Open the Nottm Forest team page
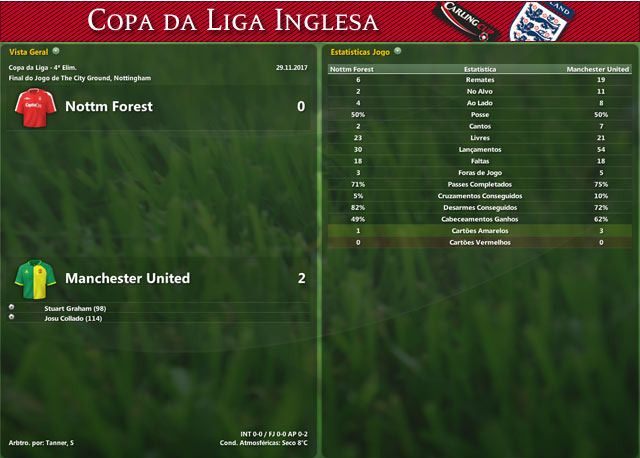The width and height of the screenshot is (640, 458). point(108,106)
